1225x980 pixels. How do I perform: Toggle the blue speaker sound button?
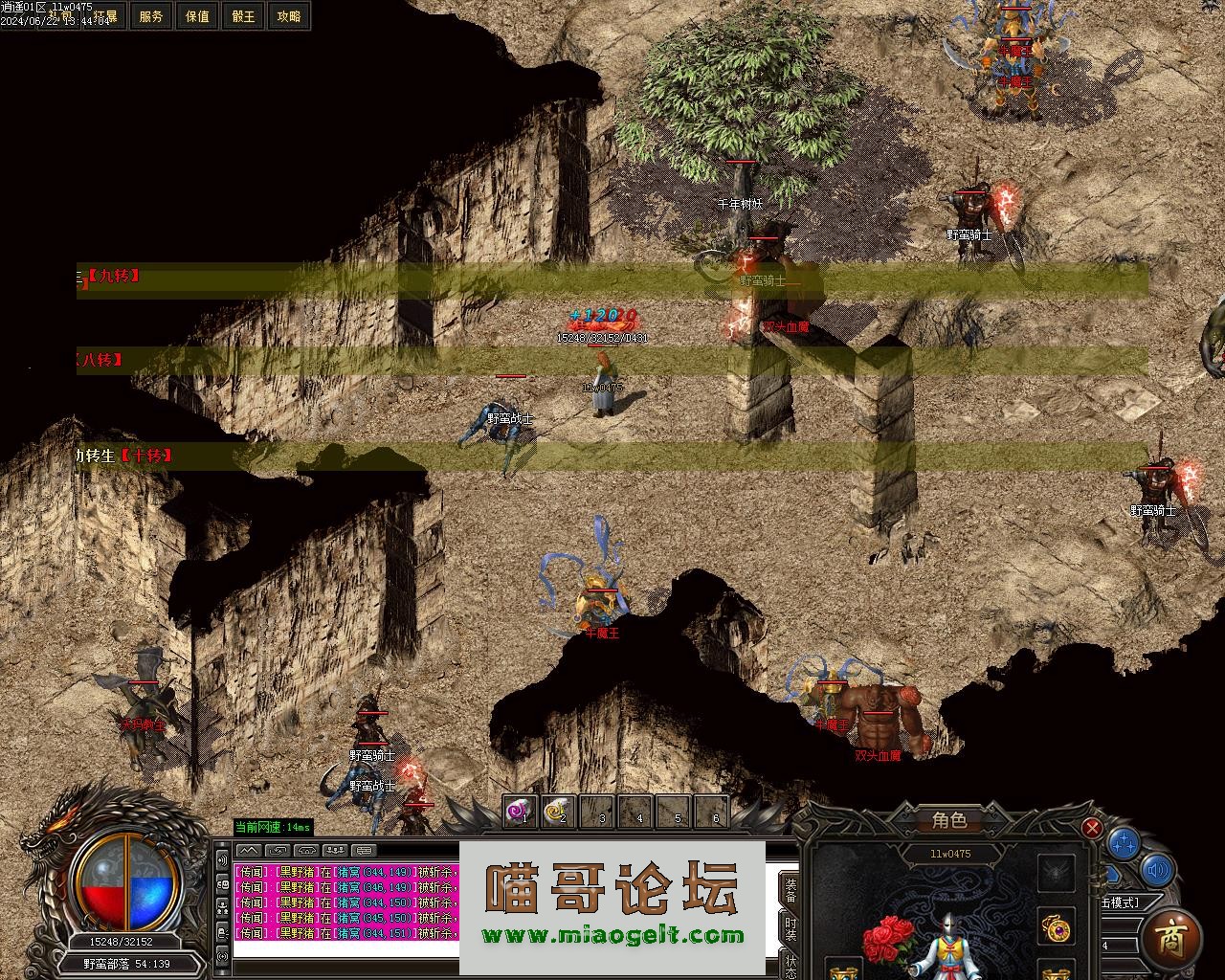[x=1158, y=870]
